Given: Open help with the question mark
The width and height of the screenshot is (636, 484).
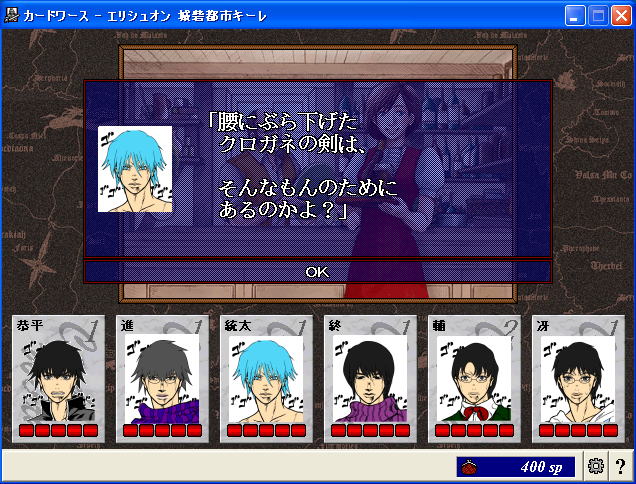Looking at the screenshot, I should click(x=620, y=466).
